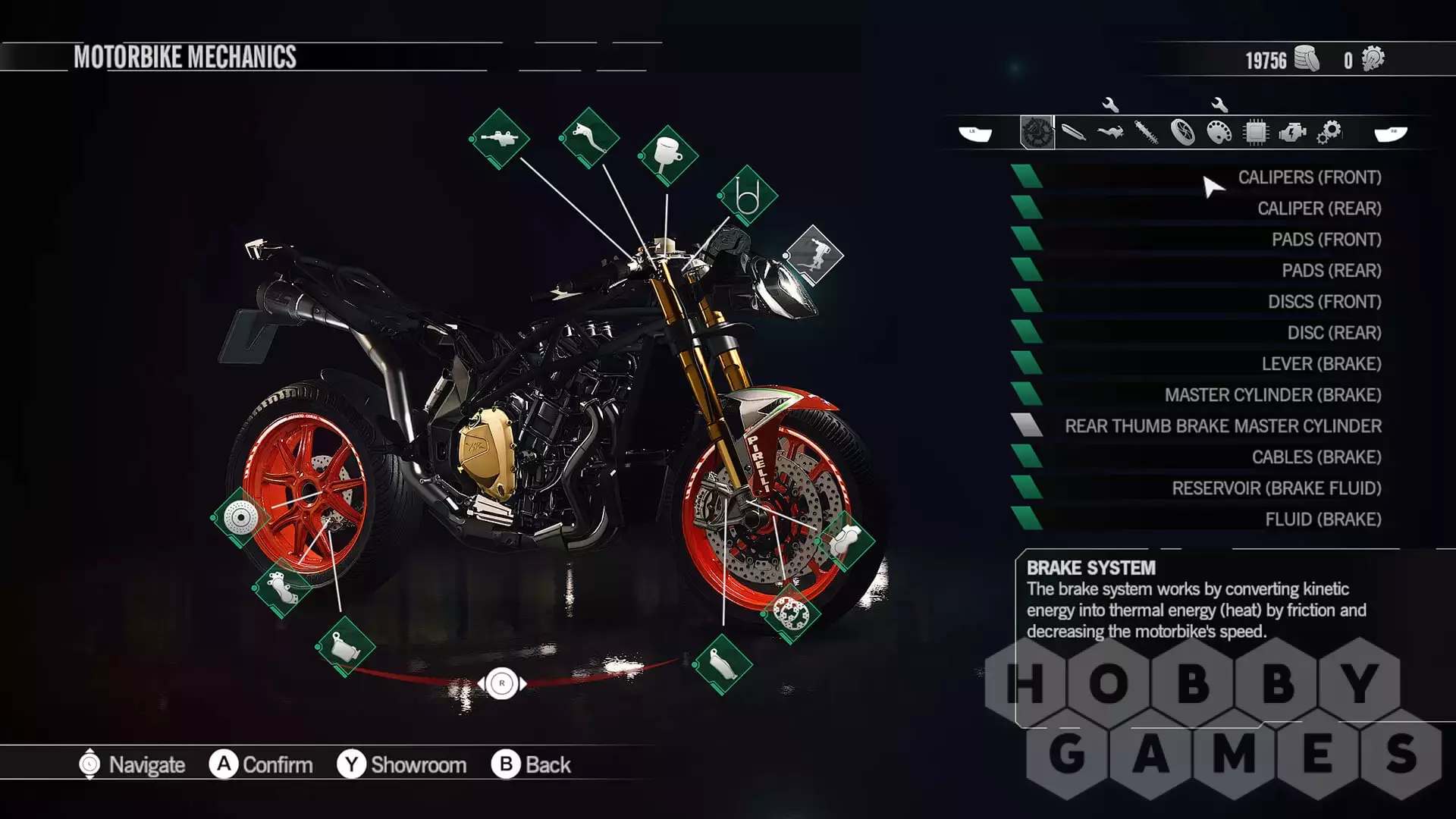1456x819 pixels.
Task: Open Master Cylinder (Brake) entry
Action: pyautogui.click(x=1272, y=395)
